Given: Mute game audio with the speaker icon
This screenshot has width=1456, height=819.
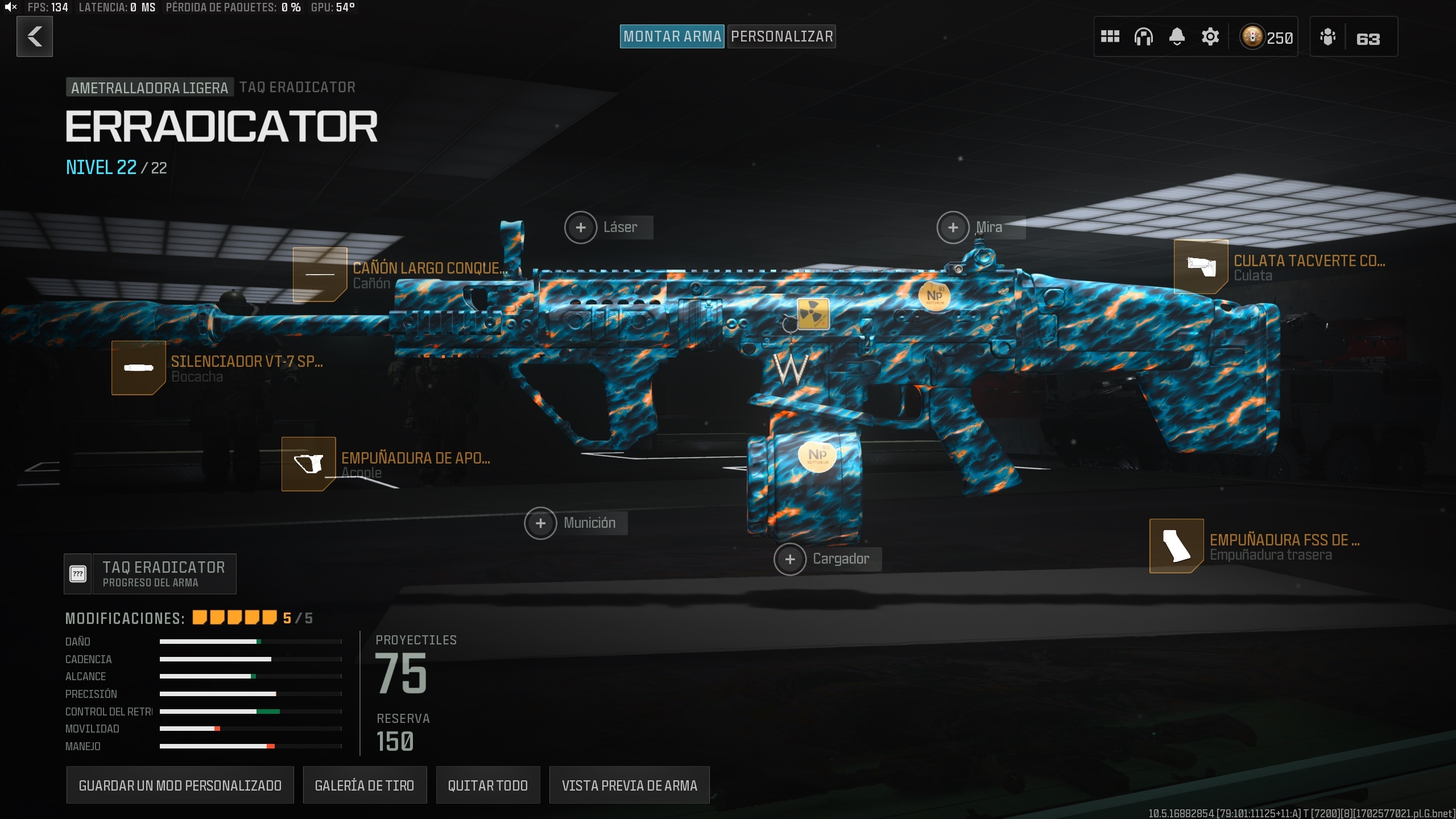Looking at the screenshot, I should (11, 8).
